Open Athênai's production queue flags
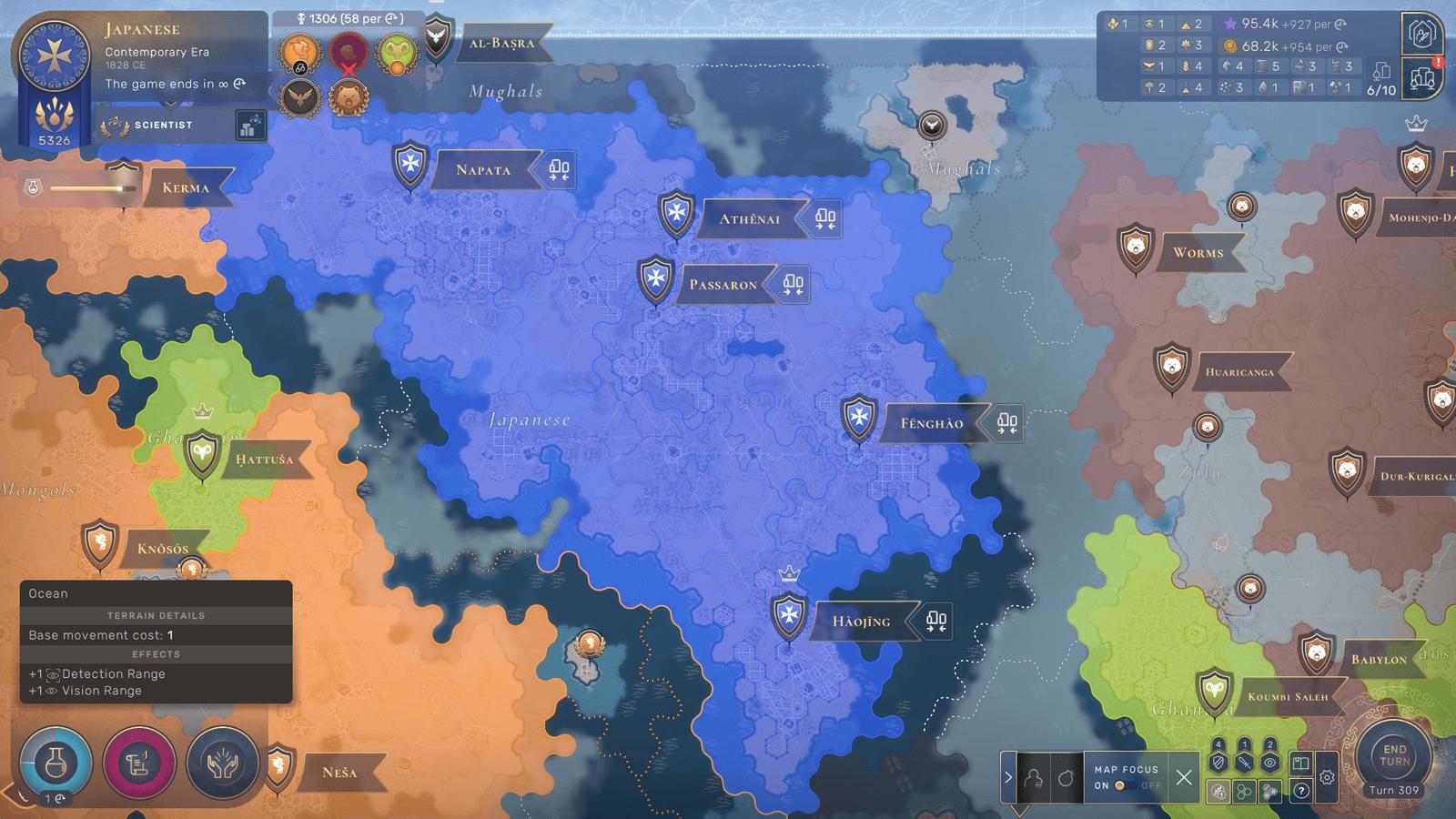The width and height of the screenshot is (1456, 819). coord(826,218)
